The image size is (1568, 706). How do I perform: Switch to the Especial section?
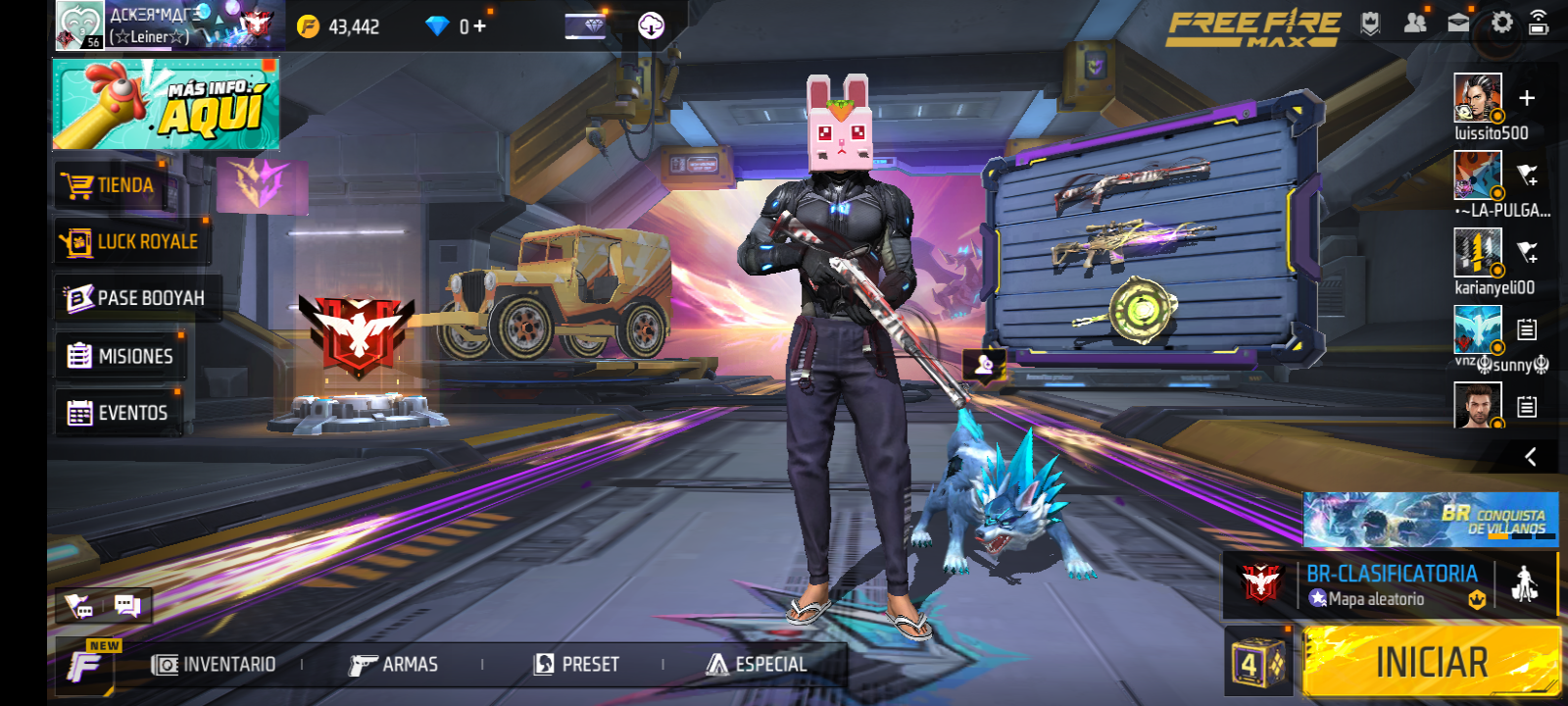pos(757,665)
